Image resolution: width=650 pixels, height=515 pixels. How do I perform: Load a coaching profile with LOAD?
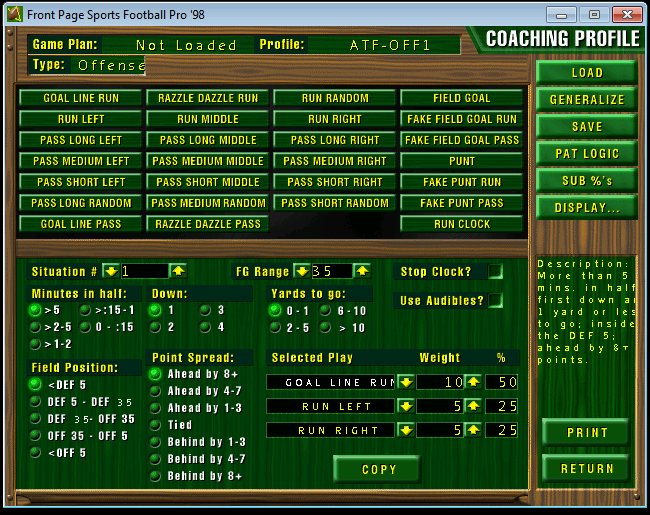click(x=586, y=72)
